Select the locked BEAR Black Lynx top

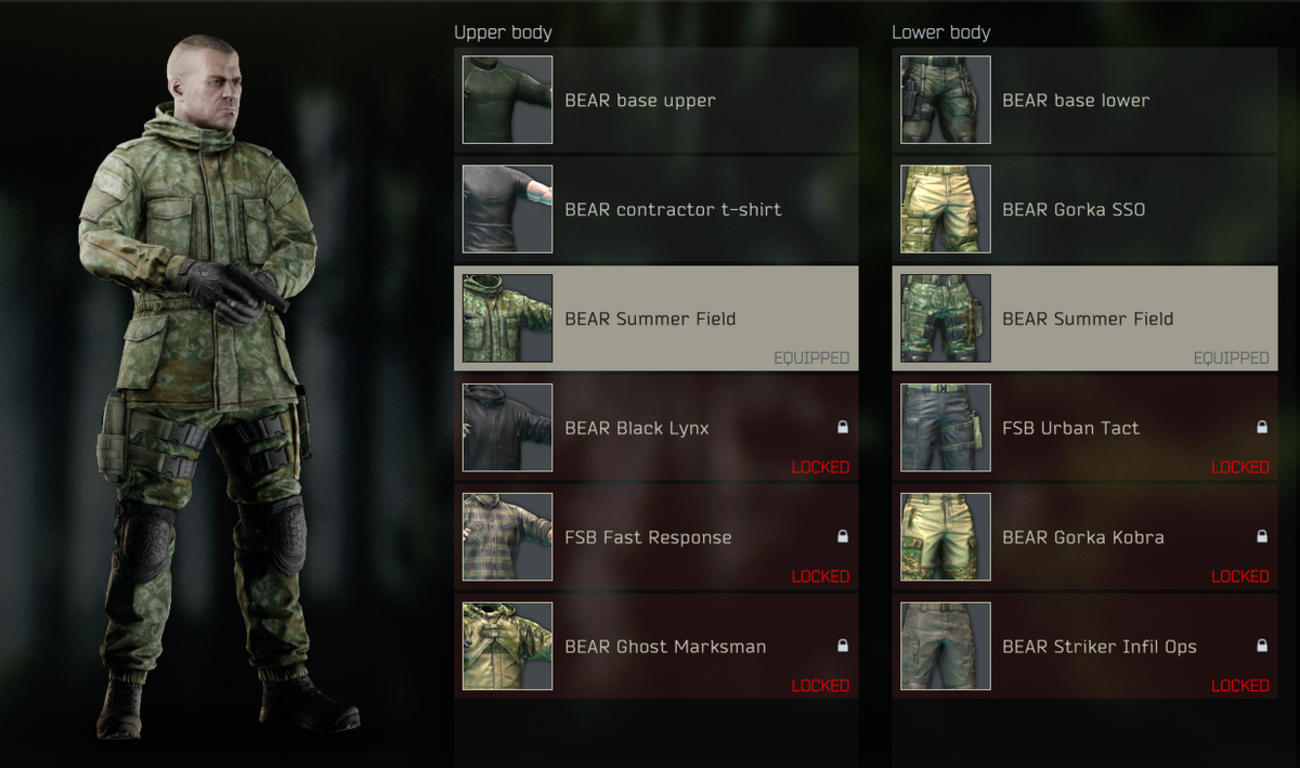point(655,428)
